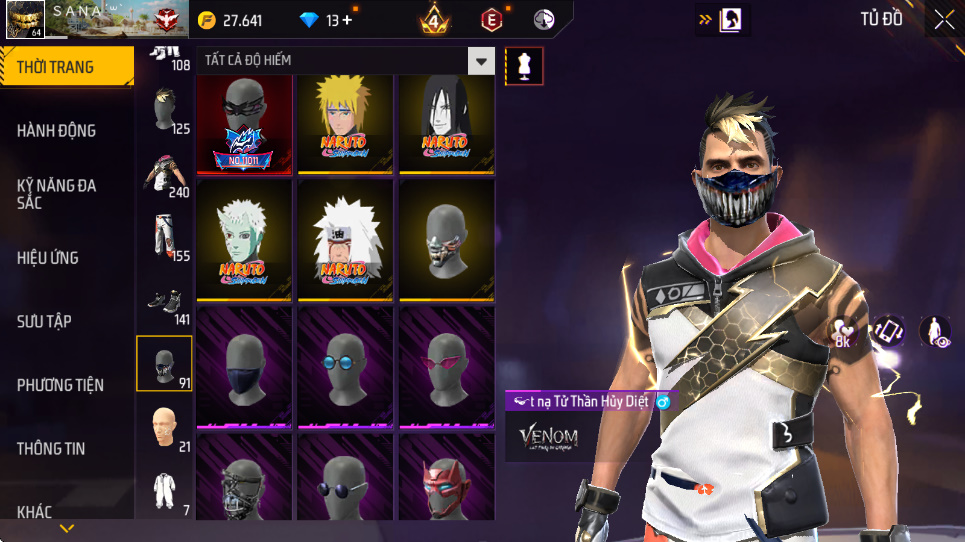Open the shoes subcategory with 141 items
The height and width of the screenshot is (542, 965).
[164, 303]
